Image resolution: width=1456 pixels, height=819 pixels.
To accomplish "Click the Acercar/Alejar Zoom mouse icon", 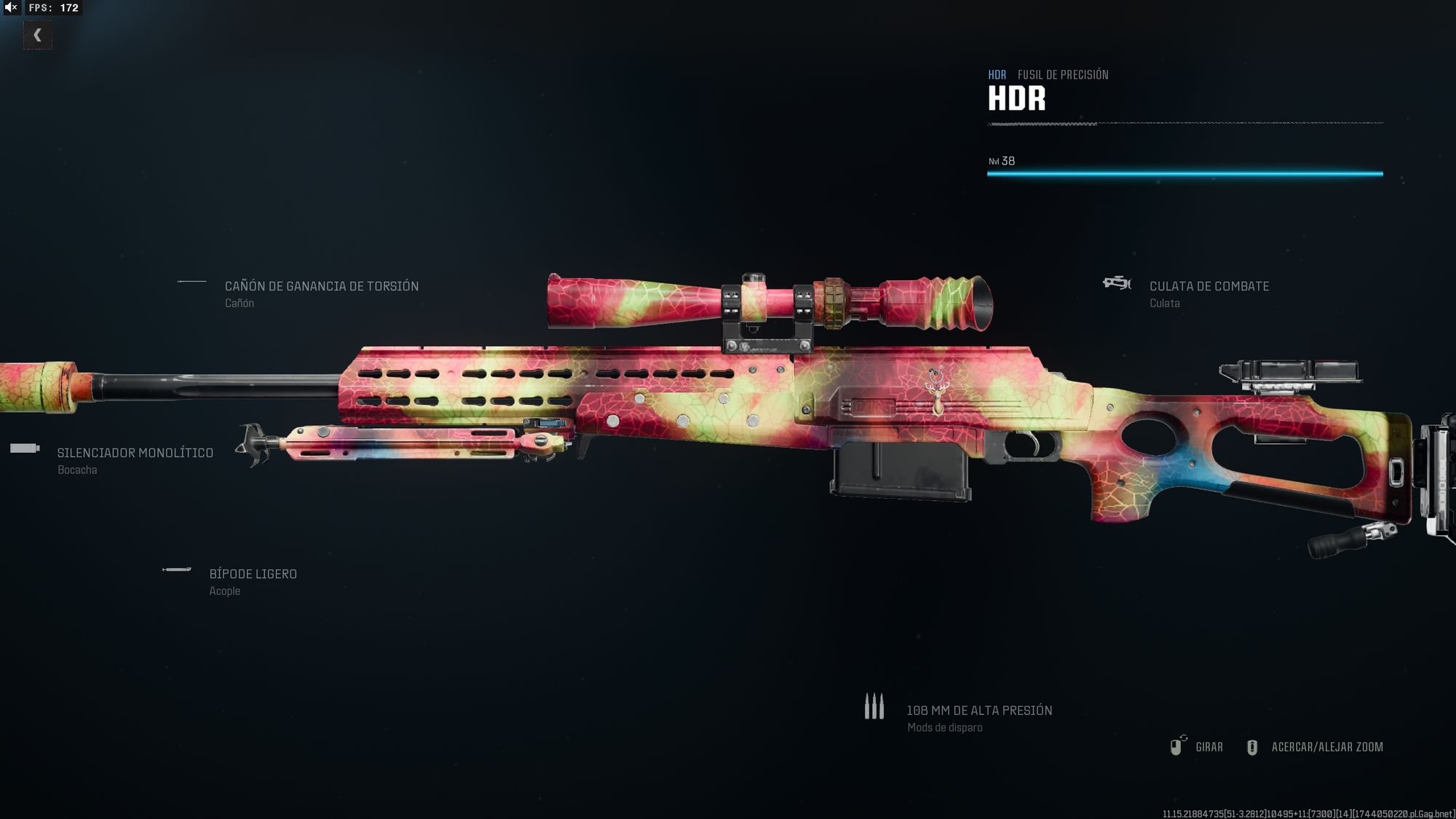I will coord(1254,747).
